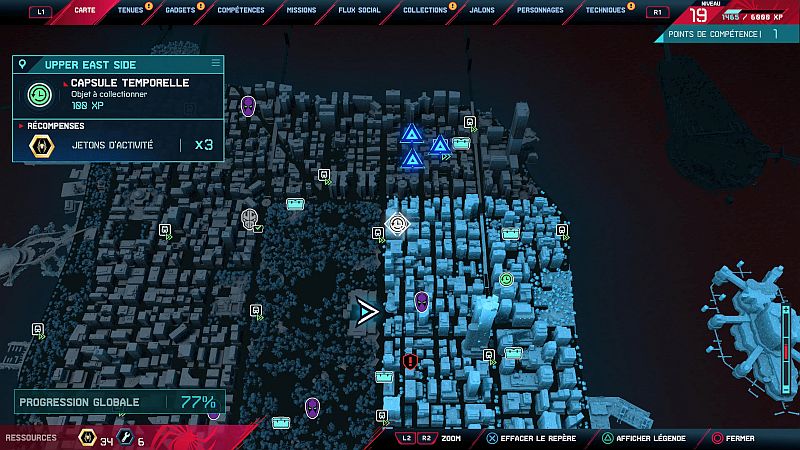Image resolution: width=800 pixels, height=450 pixels.
Task: Click the purple mask marker near top-left
Action: [249, 105]
